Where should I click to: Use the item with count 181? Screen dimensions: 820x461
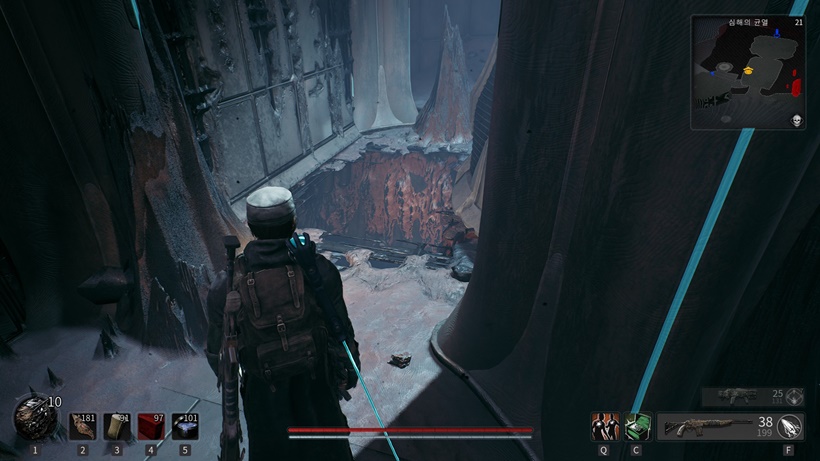(82, 427)
